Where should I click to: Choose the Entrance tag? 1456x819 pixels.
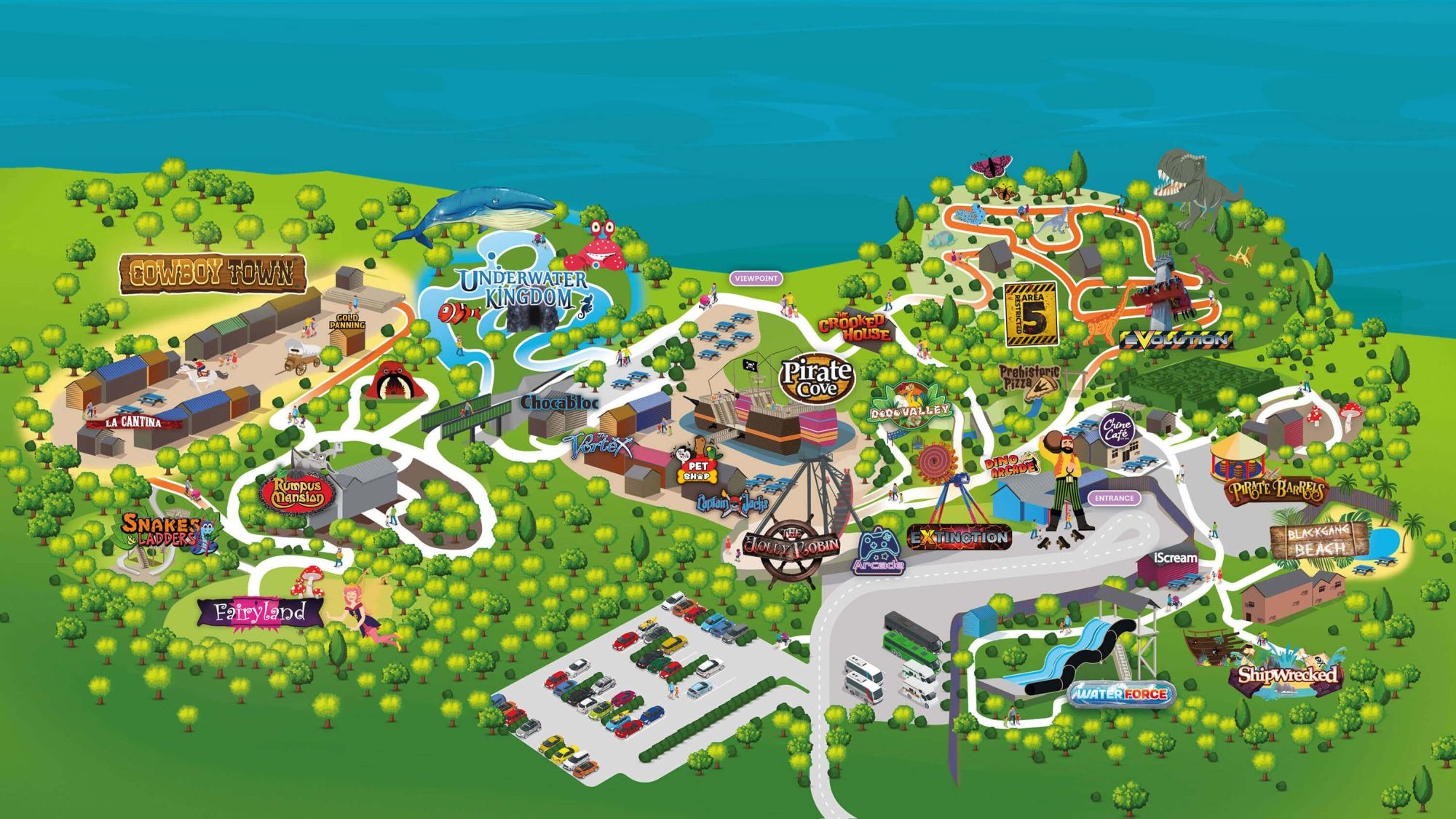pos(1114,498)
